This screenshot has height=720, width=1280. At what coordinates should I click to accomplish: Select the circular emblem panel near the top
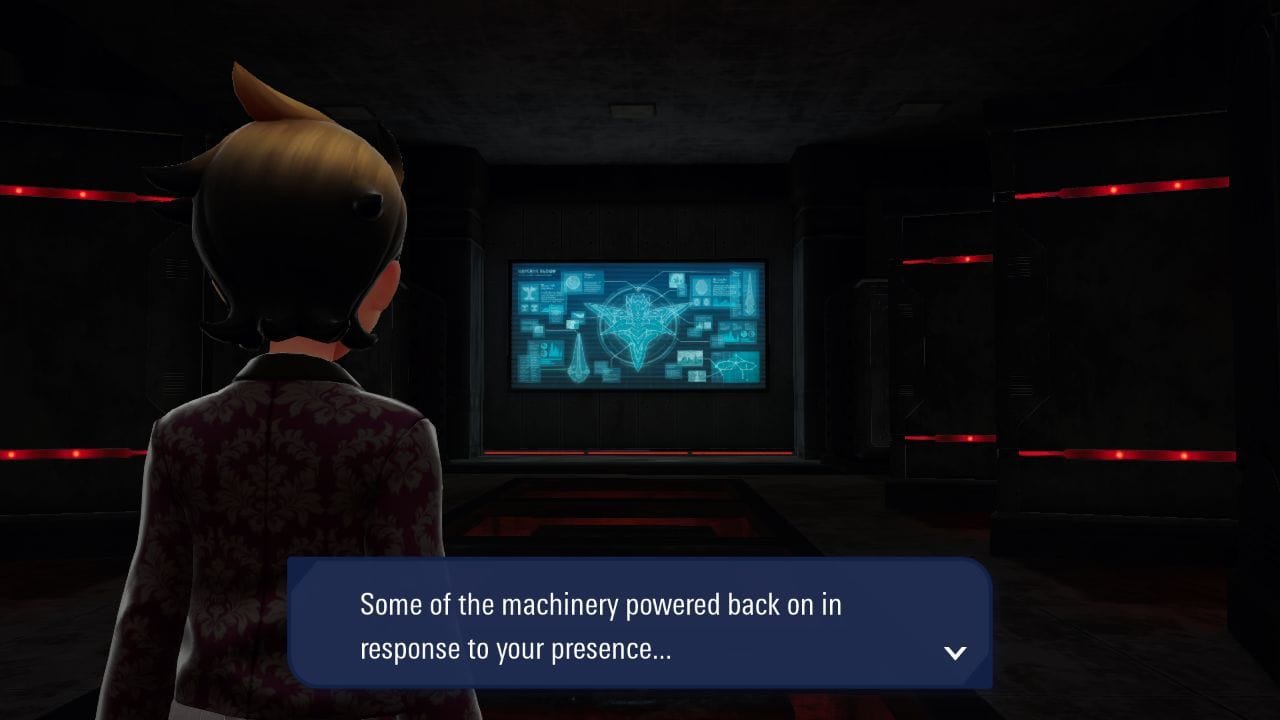pyautogui.click(x=573, y=282)
